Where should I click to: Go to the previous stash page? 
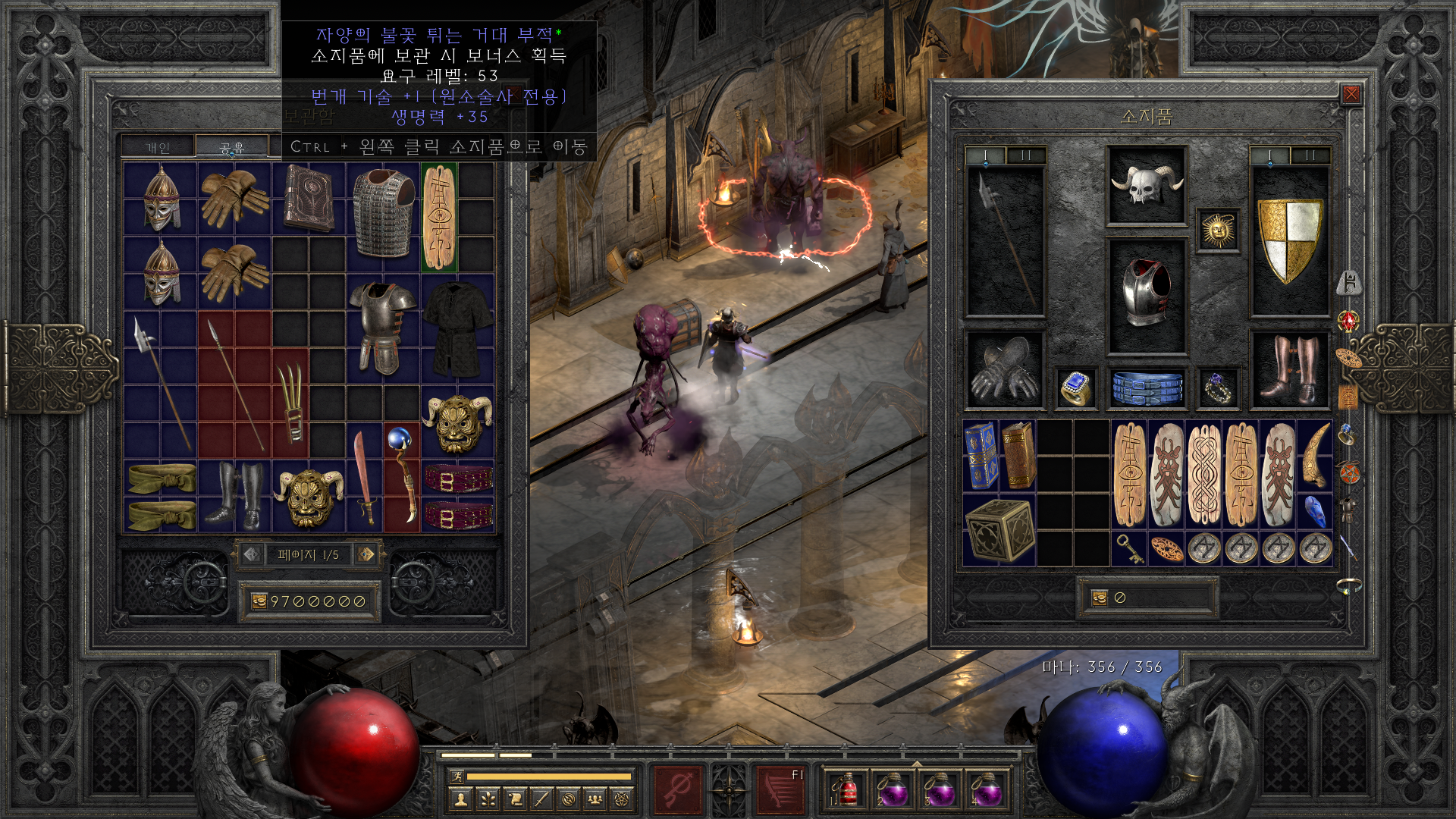coord(252,554)
